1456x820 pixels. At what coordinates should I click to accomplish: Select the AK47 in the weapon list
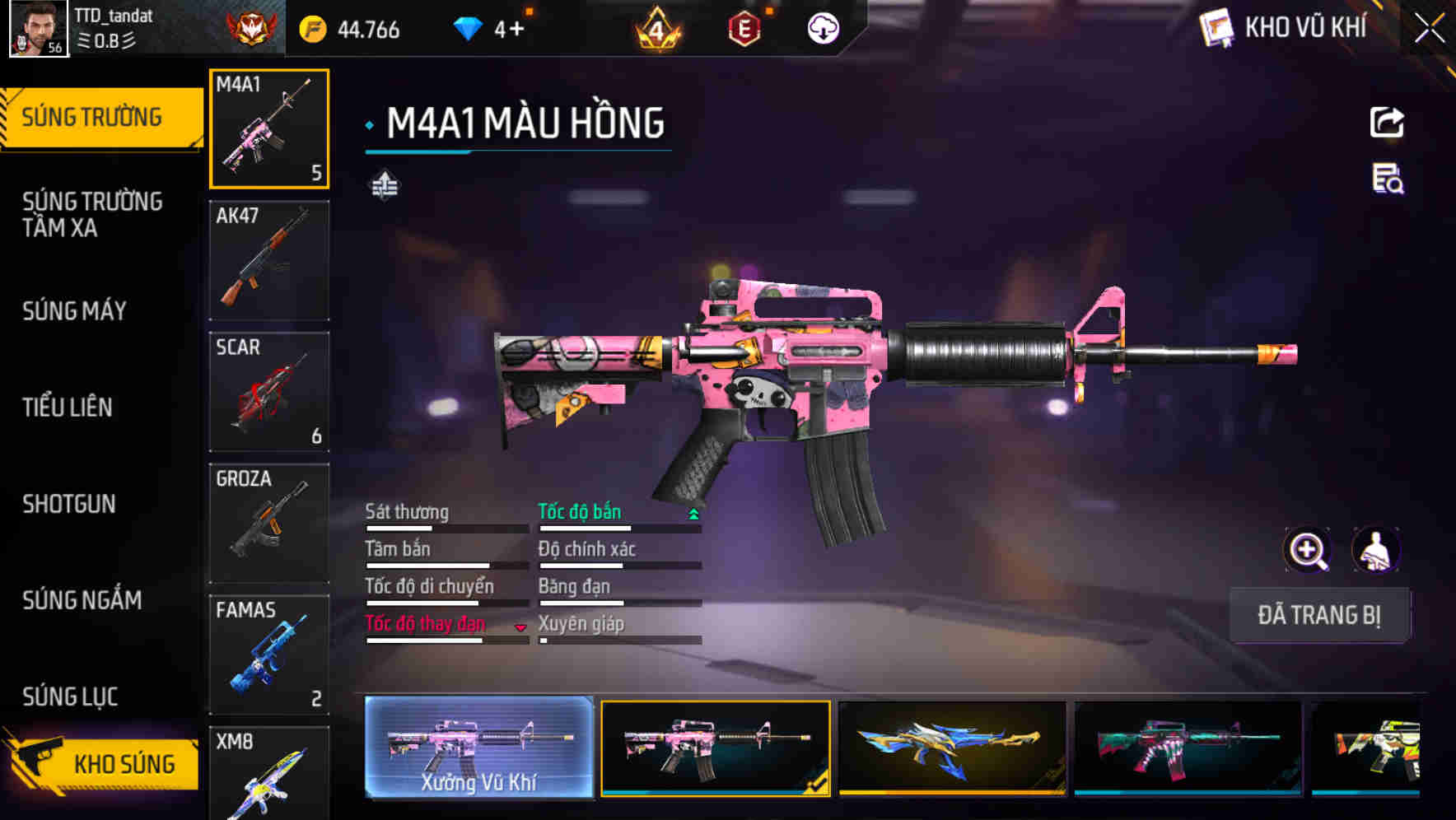tap(269, 259)
